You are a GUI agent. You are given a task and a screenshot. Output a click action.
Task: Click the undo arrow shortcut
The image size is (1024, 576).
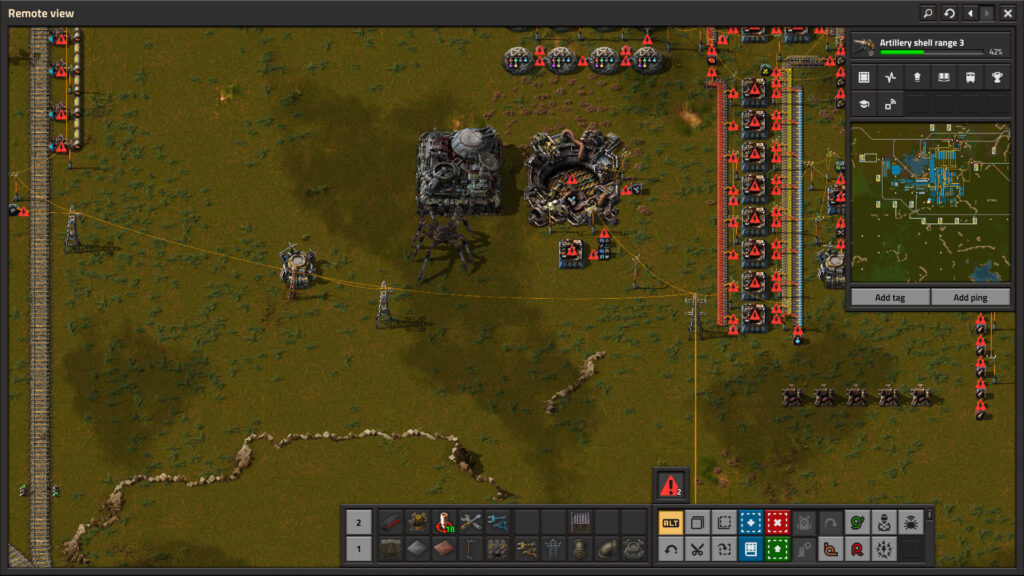[671, 549]
